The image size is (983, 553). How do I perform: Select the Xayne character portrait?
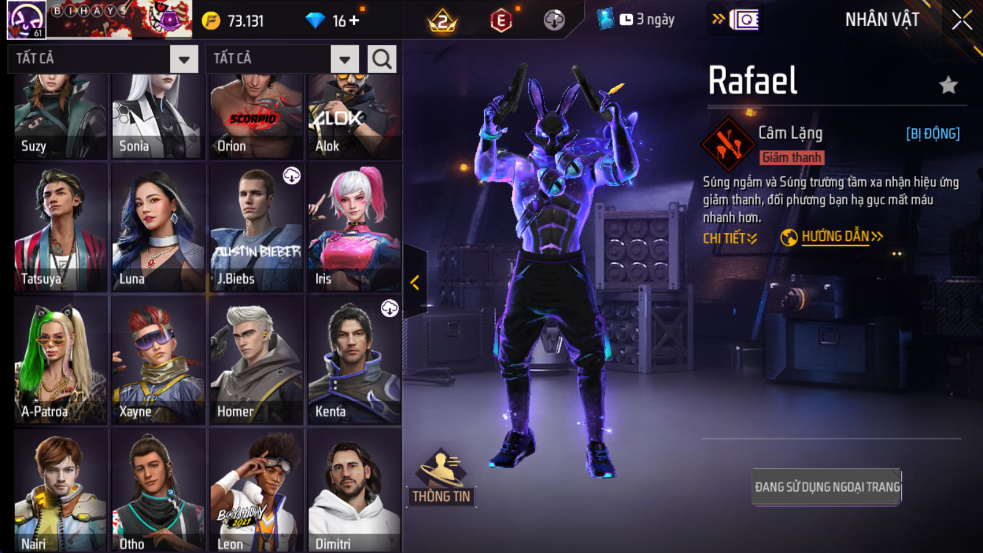(159, 360)
